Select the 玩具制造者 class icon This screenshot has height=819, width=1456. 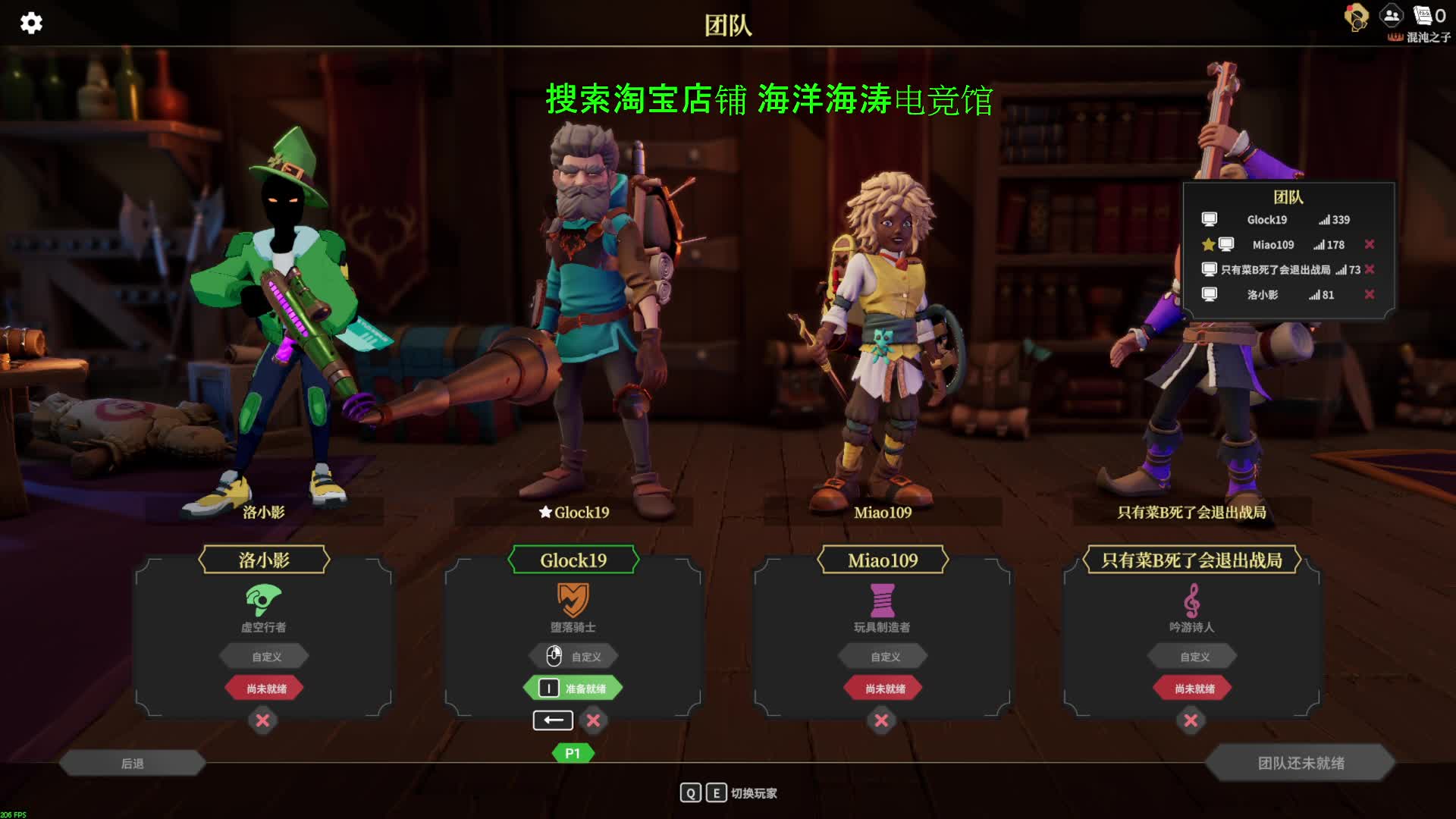click(882, 600)
